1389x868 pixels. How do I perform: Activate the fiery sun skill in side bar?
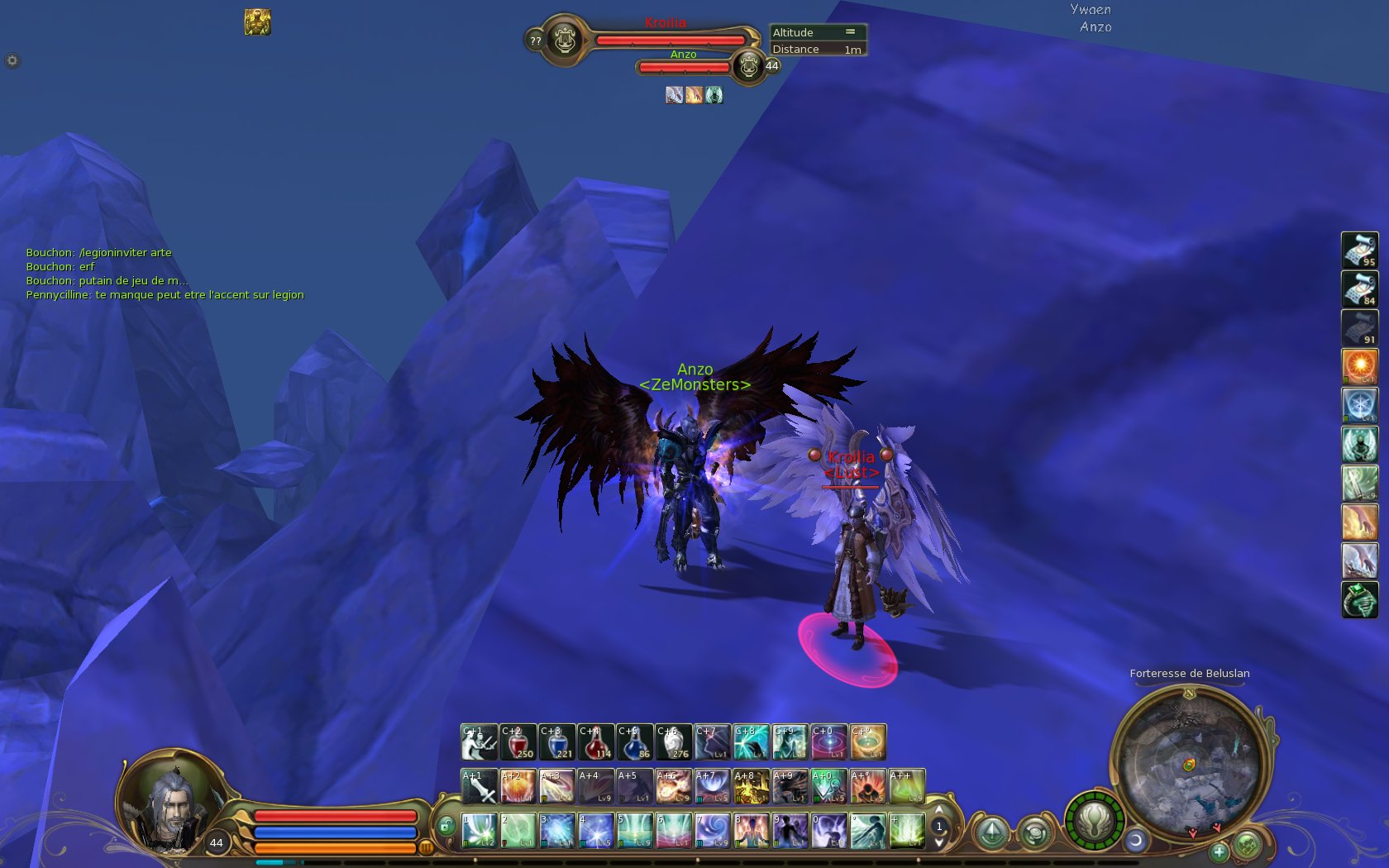(1359, 366)
